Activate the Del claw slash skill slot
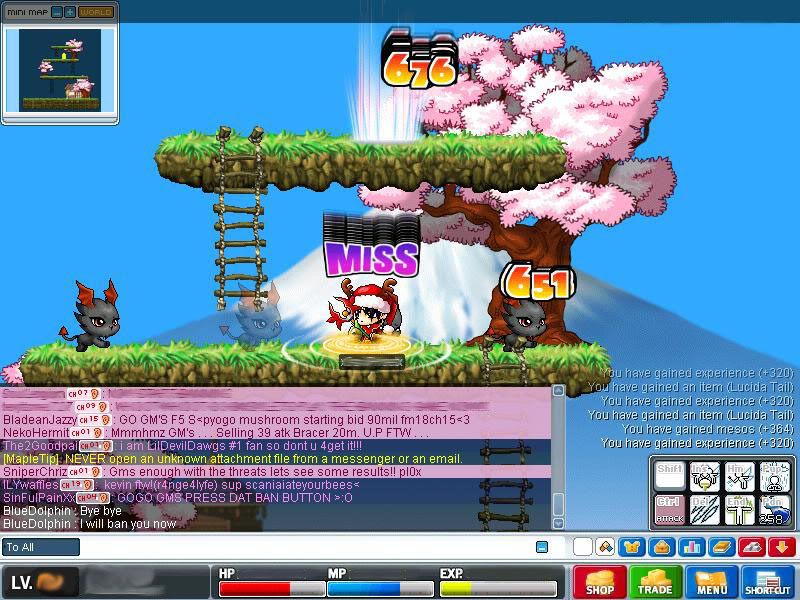The image size is (800, 600). (x=703, y=509)
